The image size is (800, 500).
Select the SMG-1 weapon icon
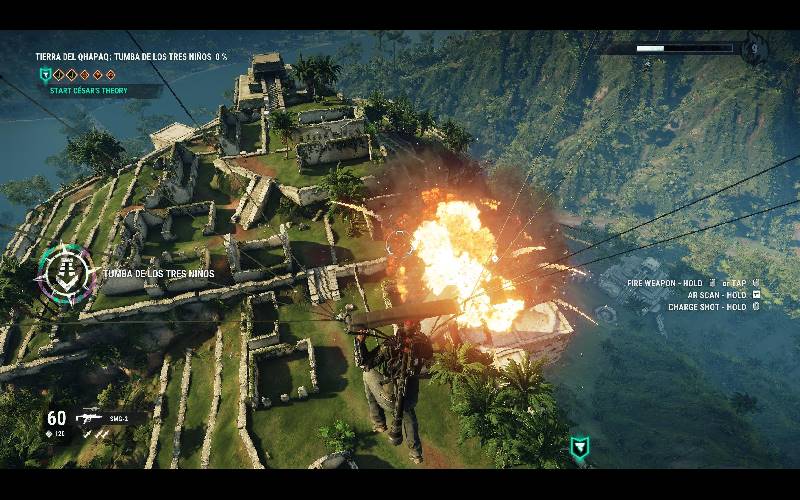click(89, 419)
